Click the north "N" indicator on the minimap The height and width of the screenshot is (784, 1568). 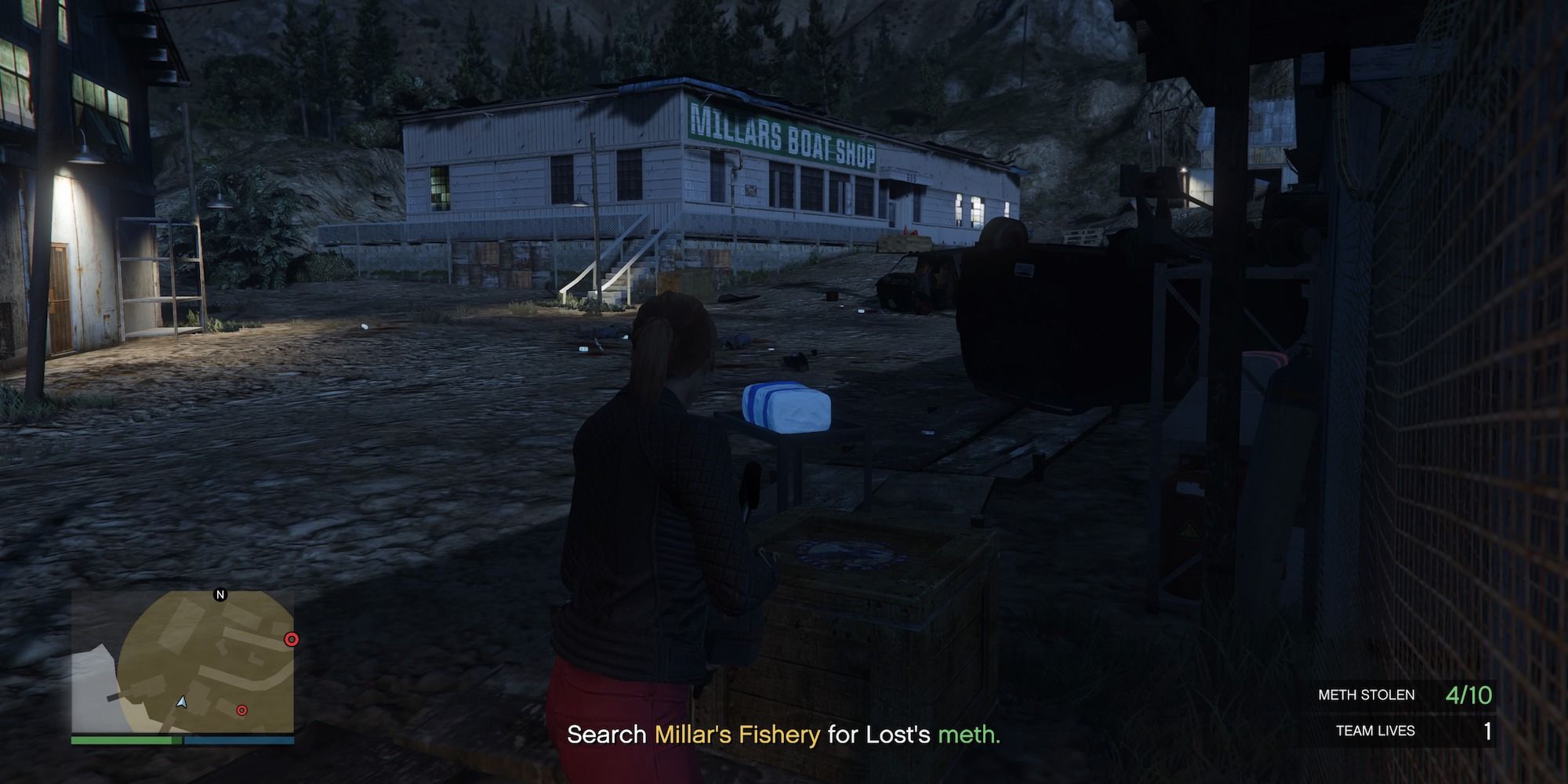220,594
